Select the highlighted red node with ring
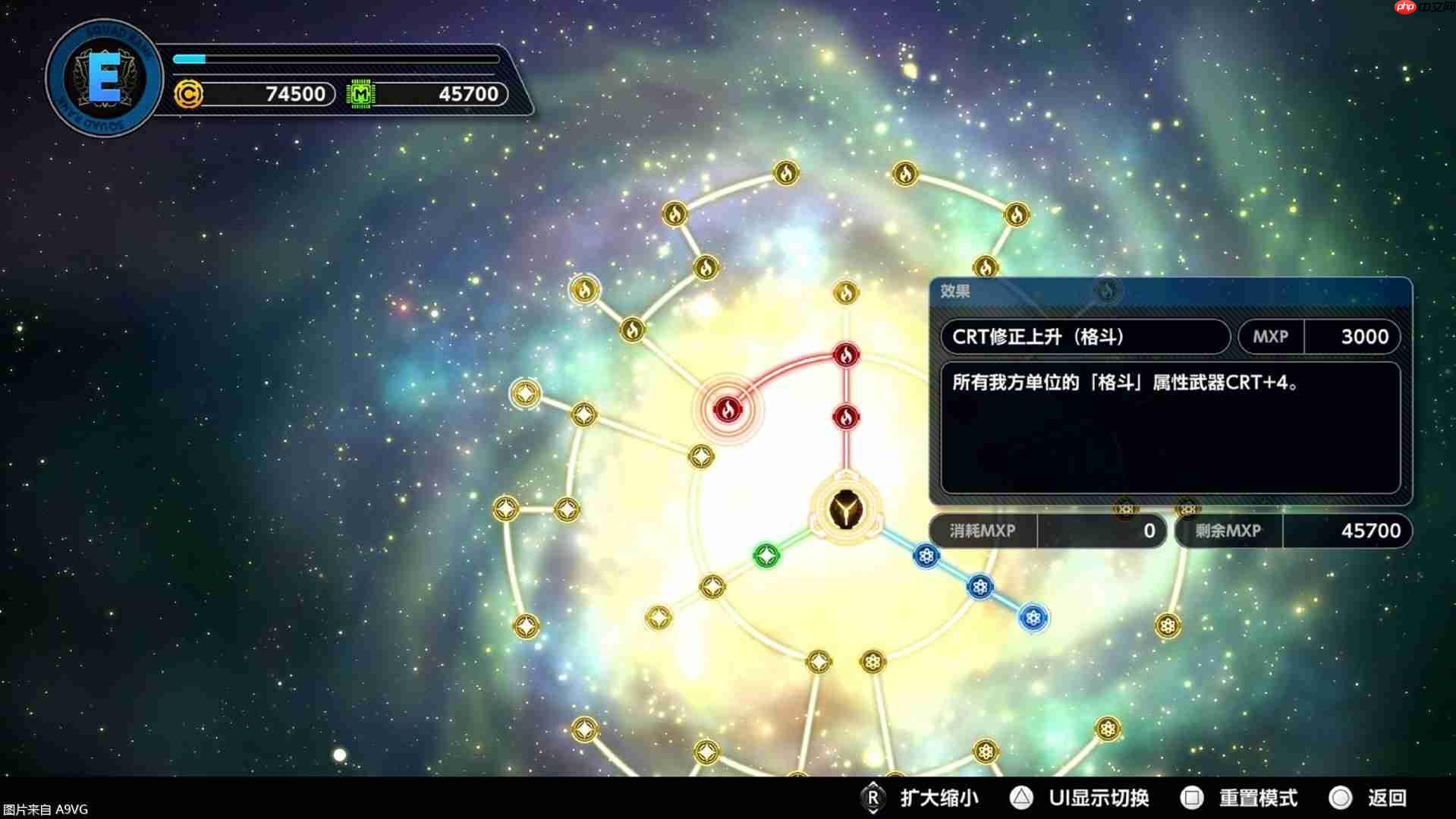Screen dimensions: 1456x819 pyautogui.click(x=727, y=408)
